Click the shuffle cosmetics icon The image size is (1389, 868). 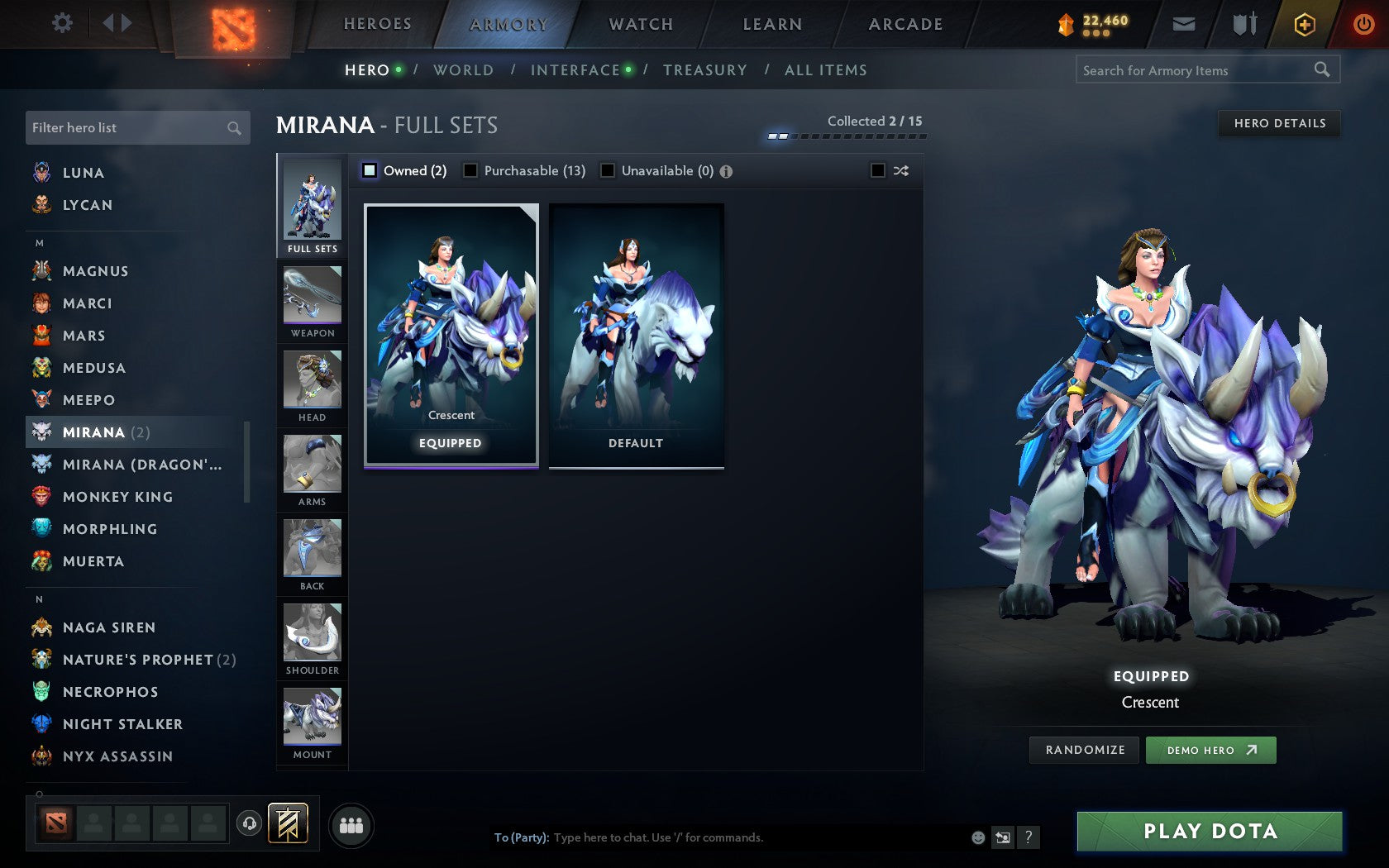point(900,170)
